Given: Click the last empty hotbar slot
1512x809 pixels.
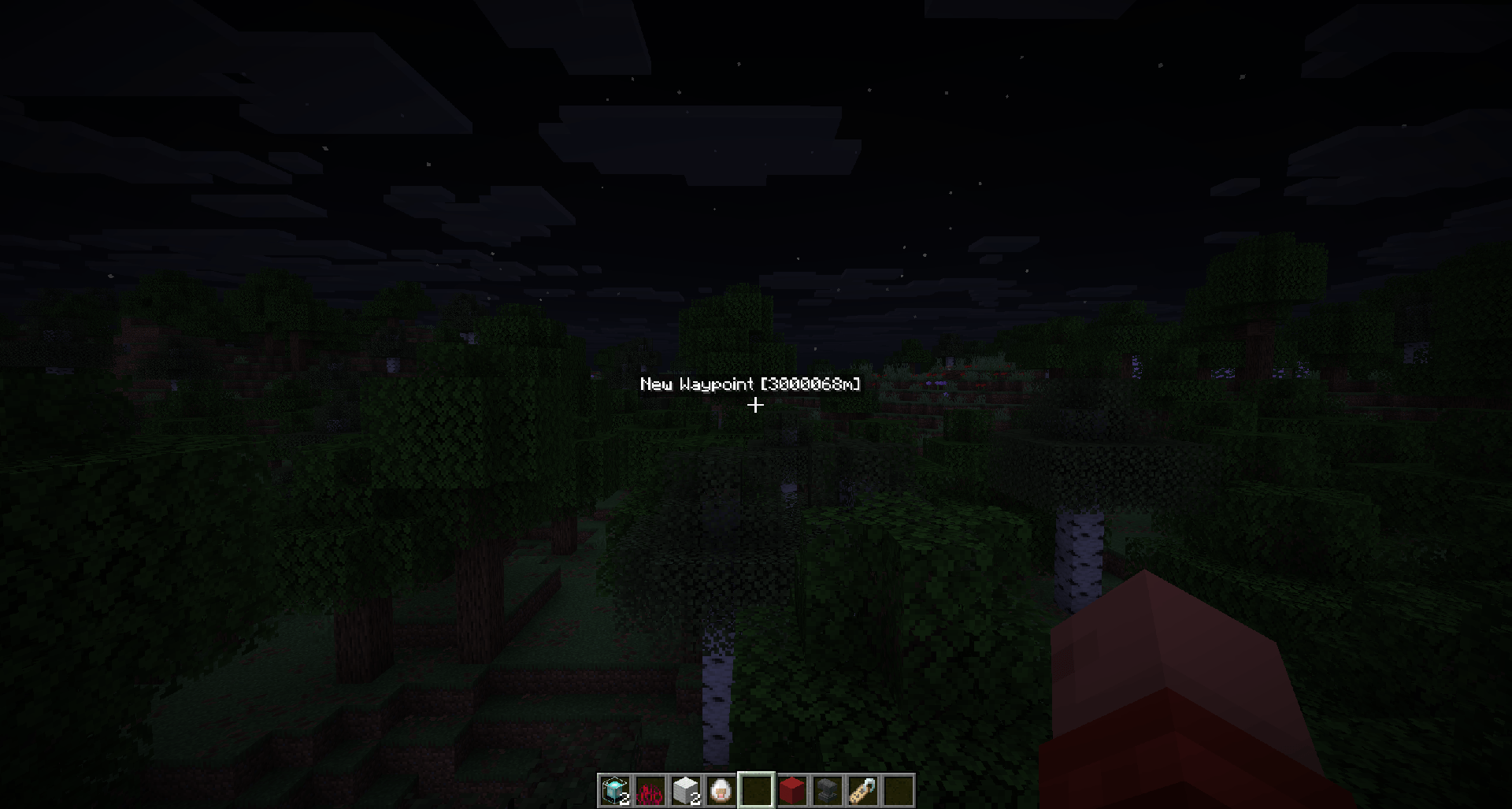Looking at the screenshot, I should pyautogui.click(x=898, y=790).
